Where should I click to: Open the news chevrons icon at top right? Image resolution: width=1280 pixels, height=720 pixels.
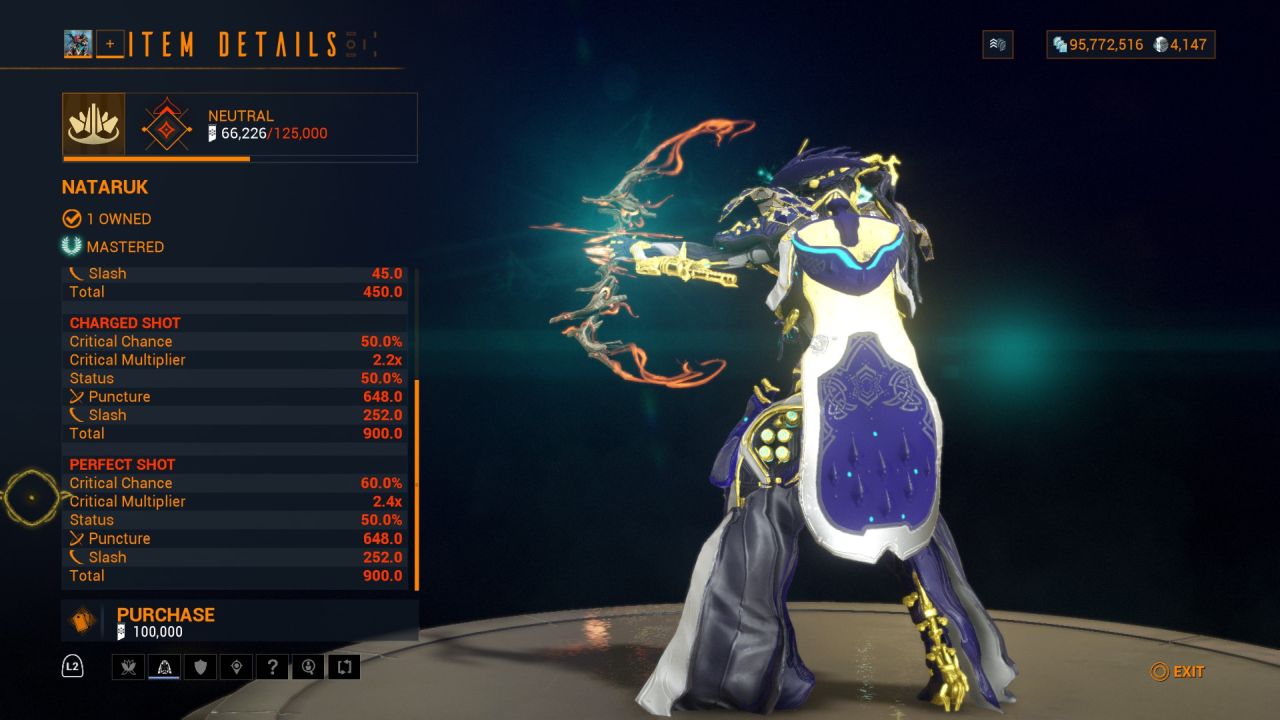tap(997, 44)
